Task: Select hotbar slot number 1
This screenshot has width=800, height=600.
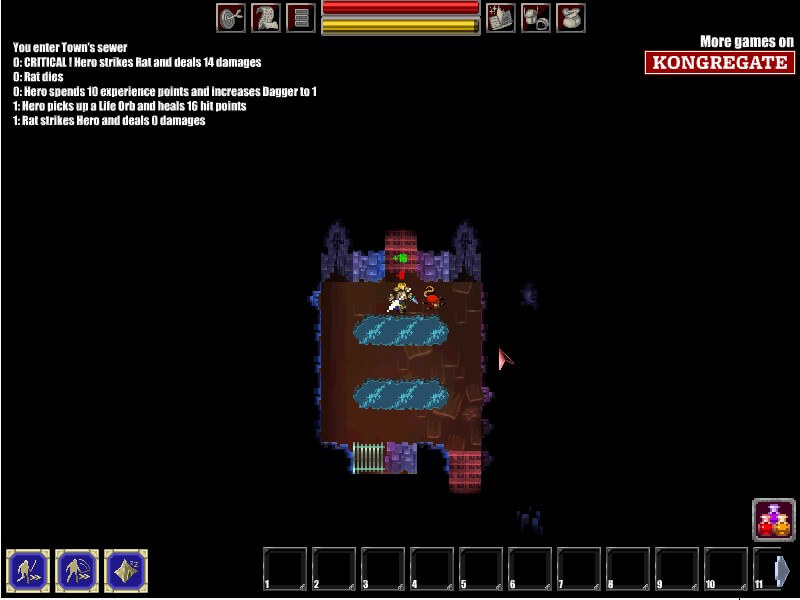Action: tap(285, 569)
